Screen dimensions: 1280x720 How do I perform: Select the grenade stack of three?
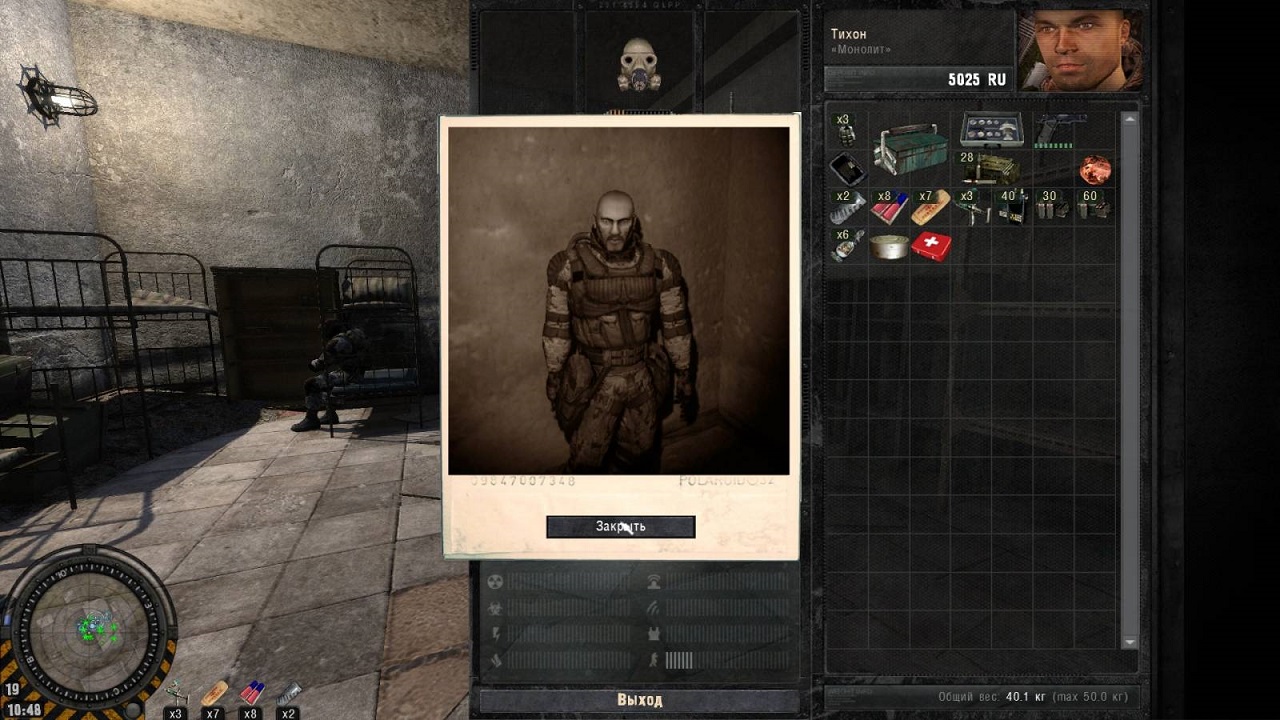click(846, 130)
